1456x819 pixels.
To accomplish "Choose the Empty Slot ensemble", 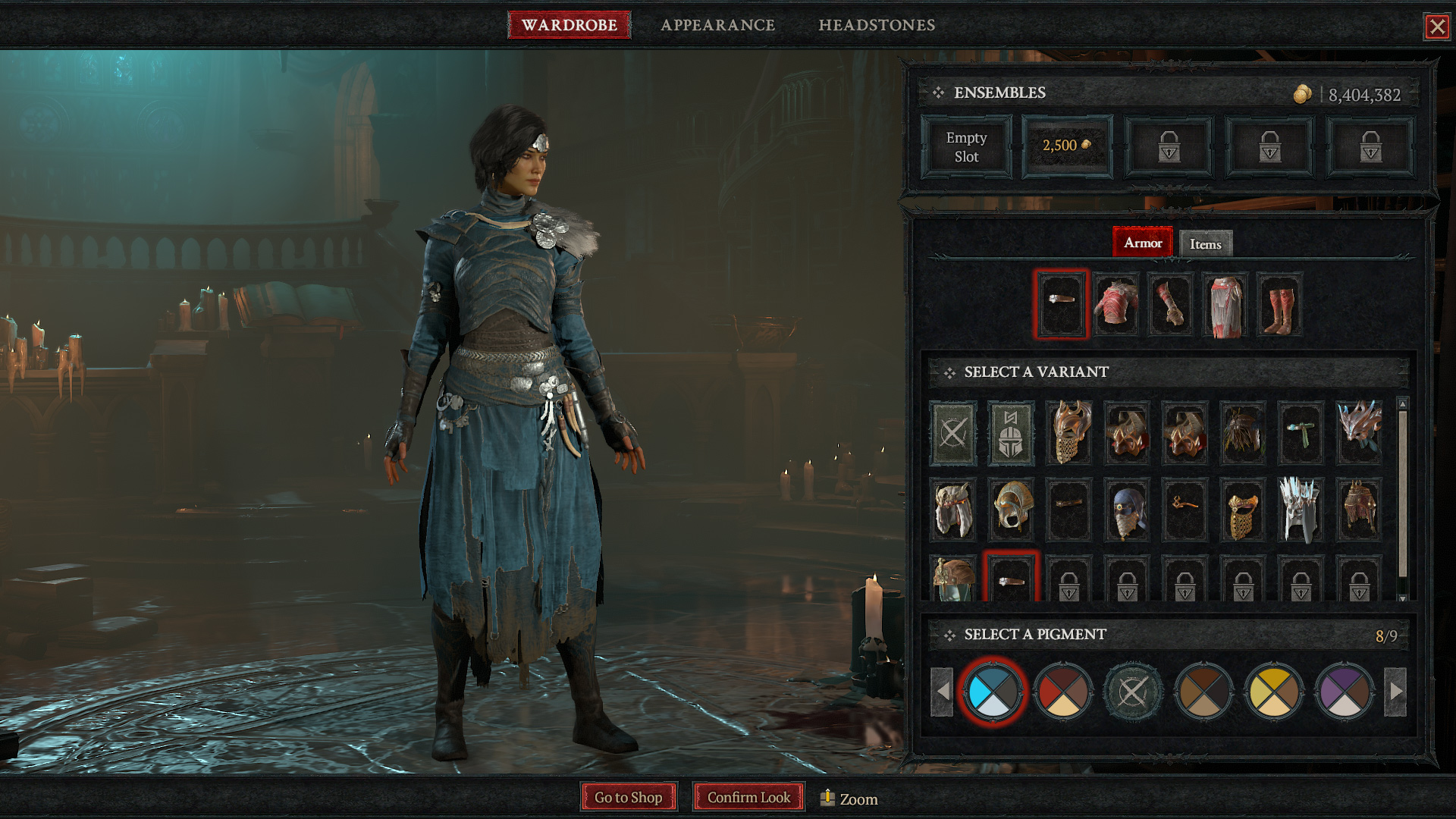I will (965, 147).
